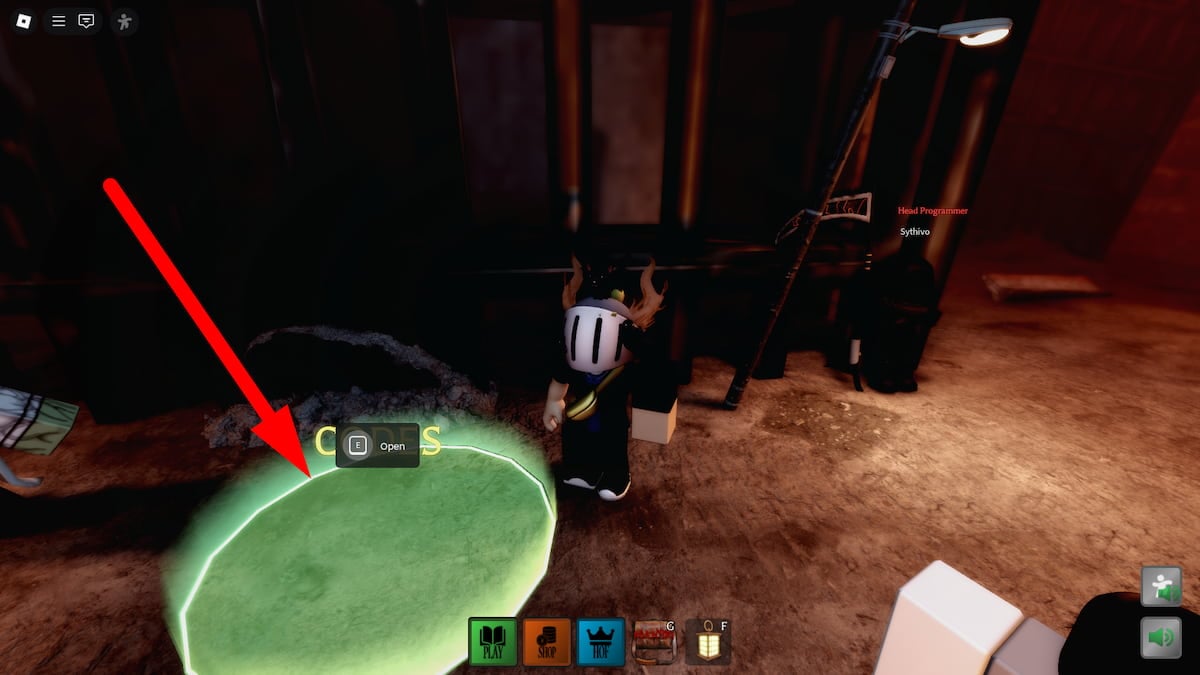Toggle the green speaker sound button
This screenshot has width=1200, height=675.
coord(1160,636)
